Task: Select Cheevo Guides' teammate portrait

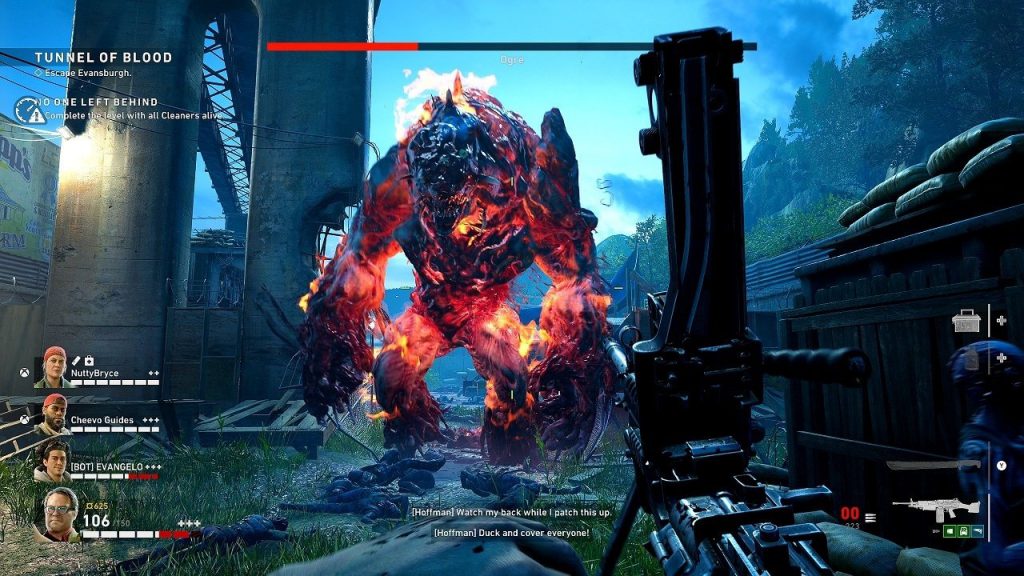Action: 54,414
